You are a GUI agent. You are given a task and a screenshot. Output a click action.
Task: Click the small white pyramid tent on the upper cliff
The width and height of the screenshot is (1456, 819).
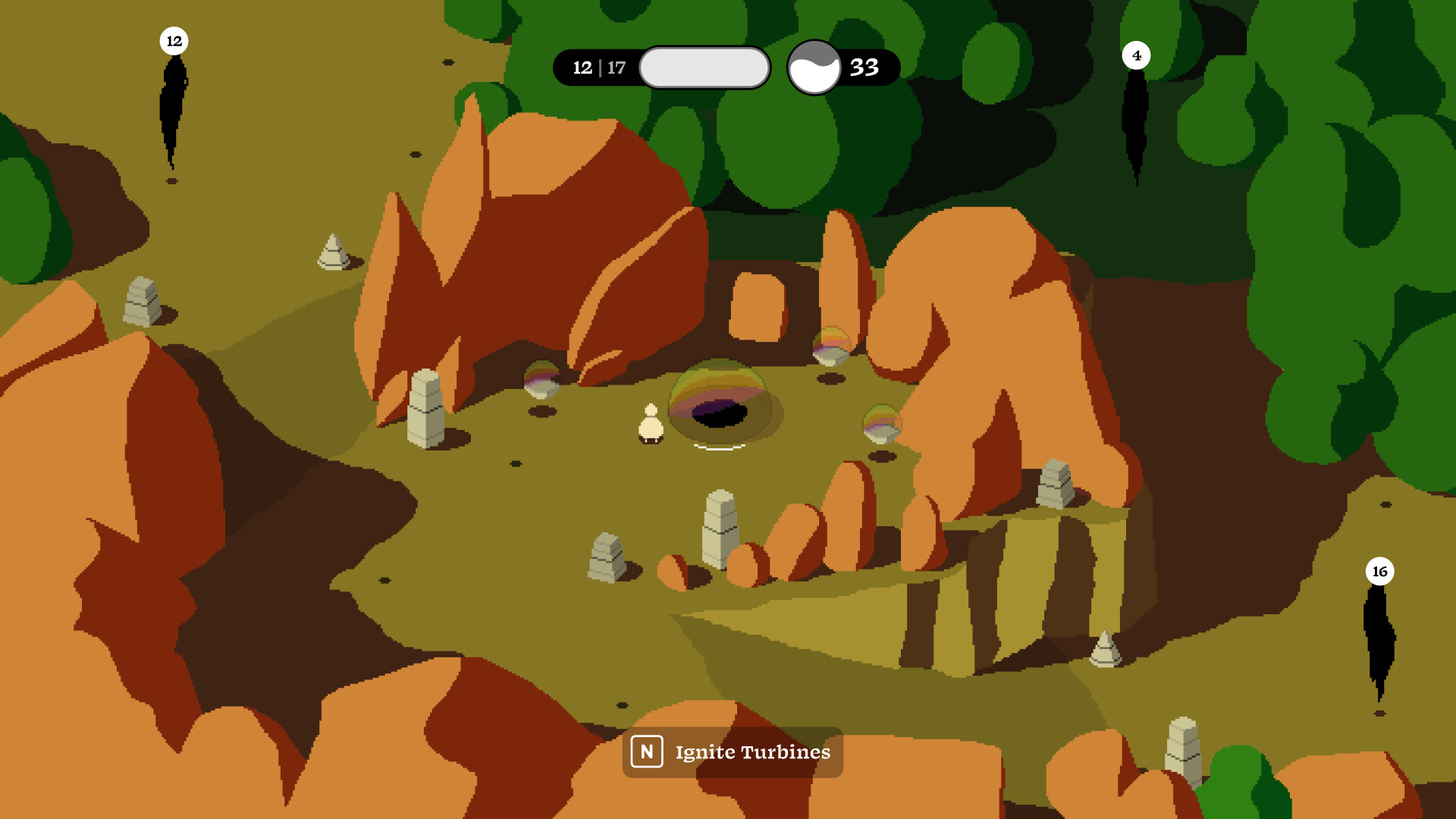[x=331, y=250]
